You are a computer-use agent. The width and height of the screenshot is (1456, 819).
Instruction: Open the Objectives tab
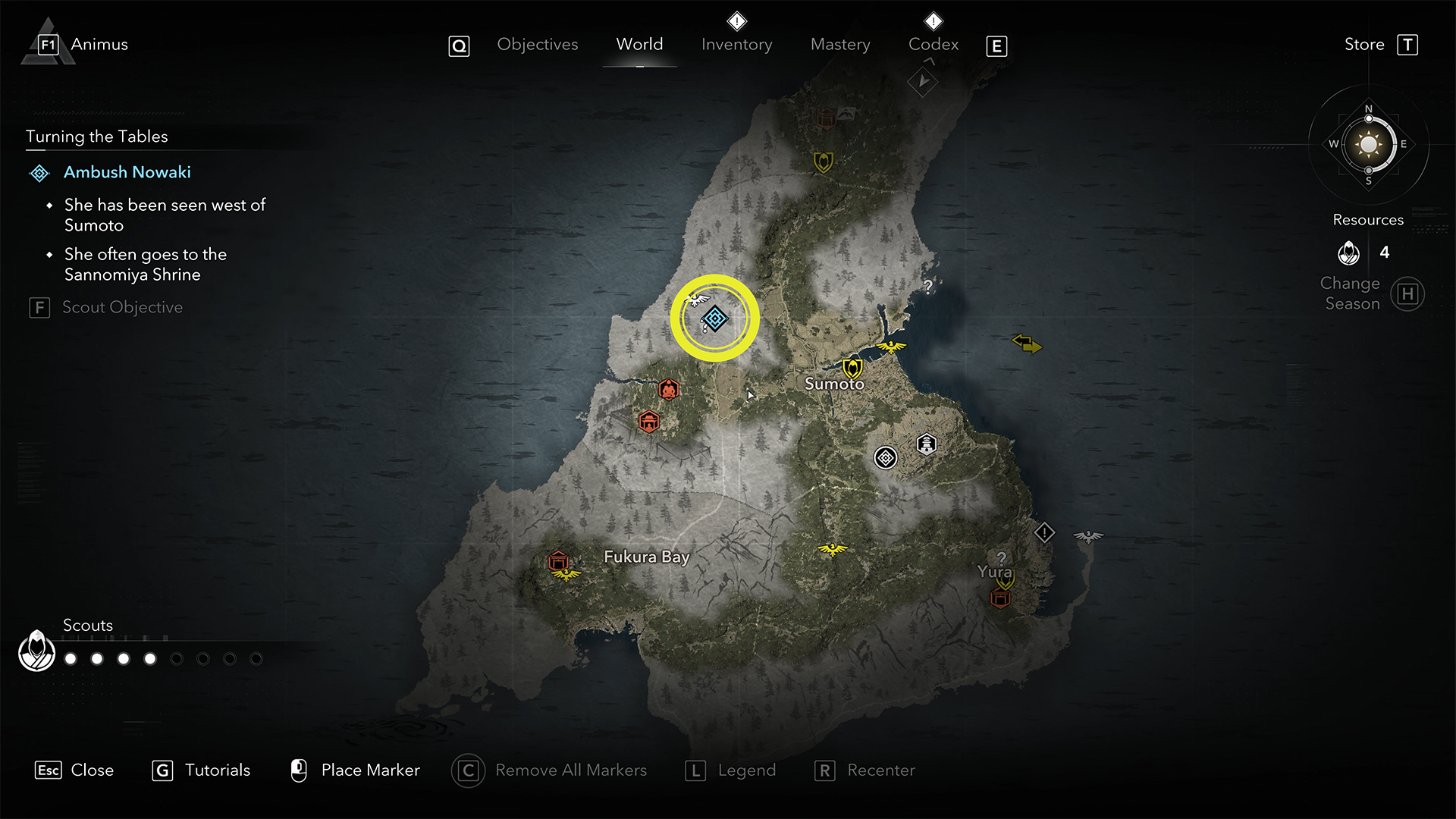537,45
